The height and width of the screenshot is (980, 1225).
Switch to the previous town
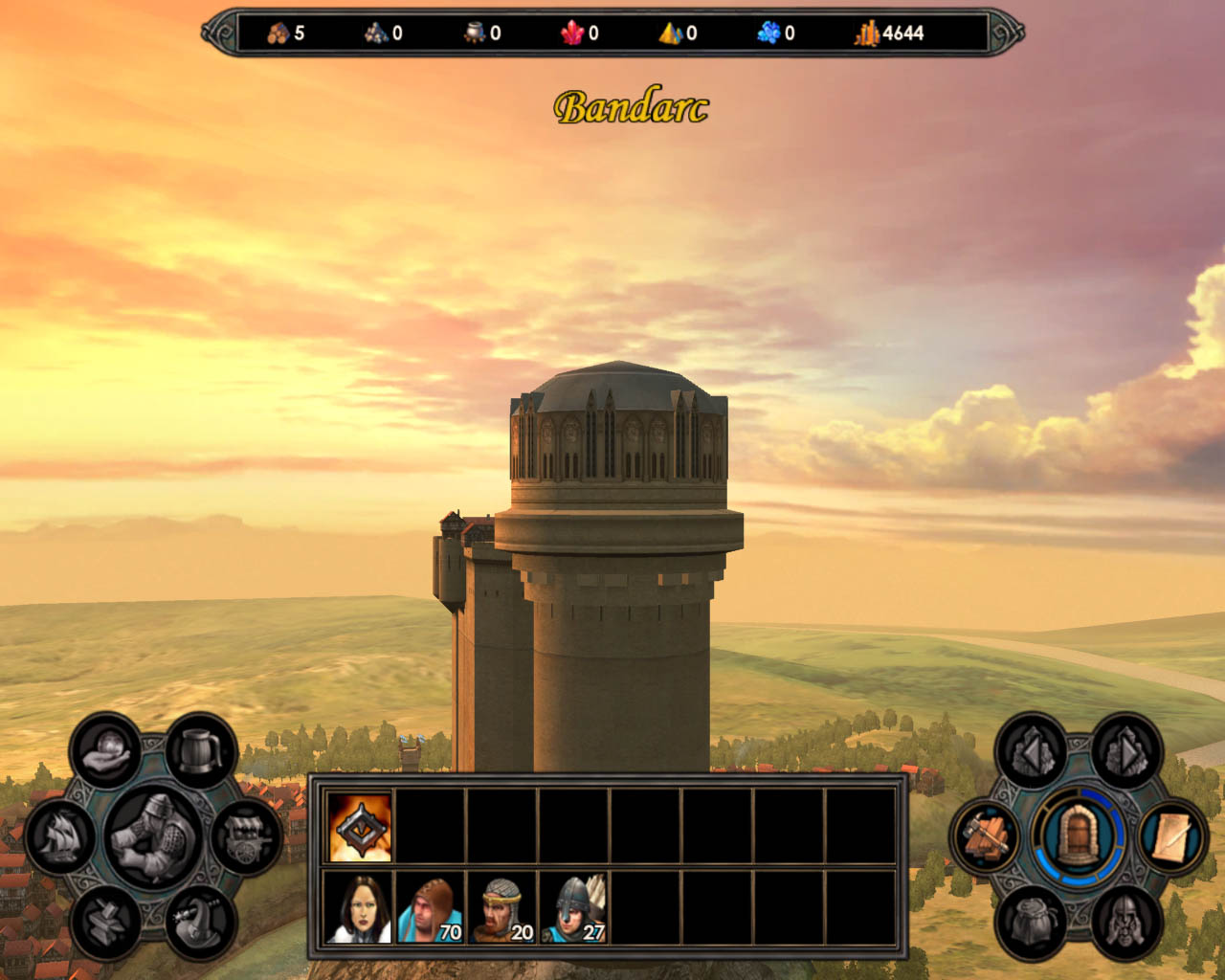(x=1032, y=752)
